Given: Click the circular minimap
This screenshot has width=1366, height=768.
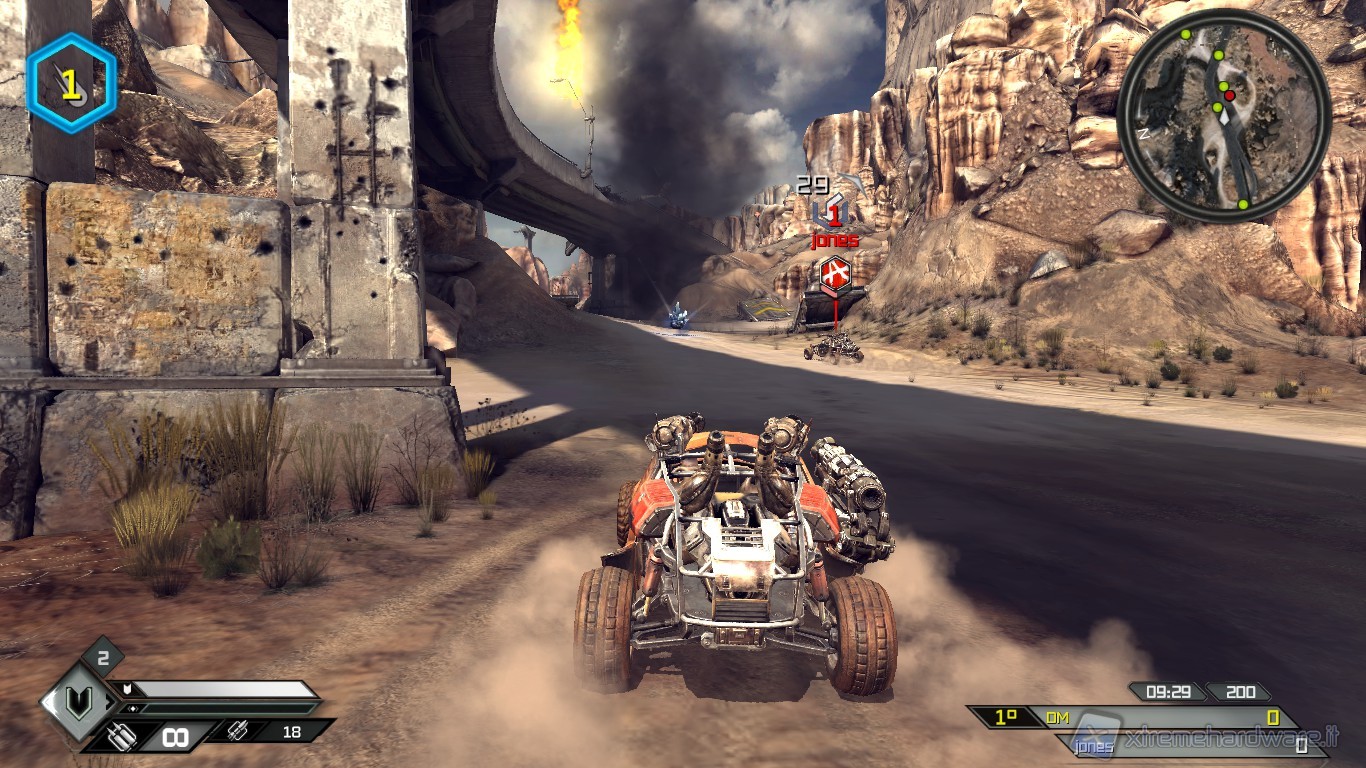Looking at the screenshot, I should pos(1224,116).
